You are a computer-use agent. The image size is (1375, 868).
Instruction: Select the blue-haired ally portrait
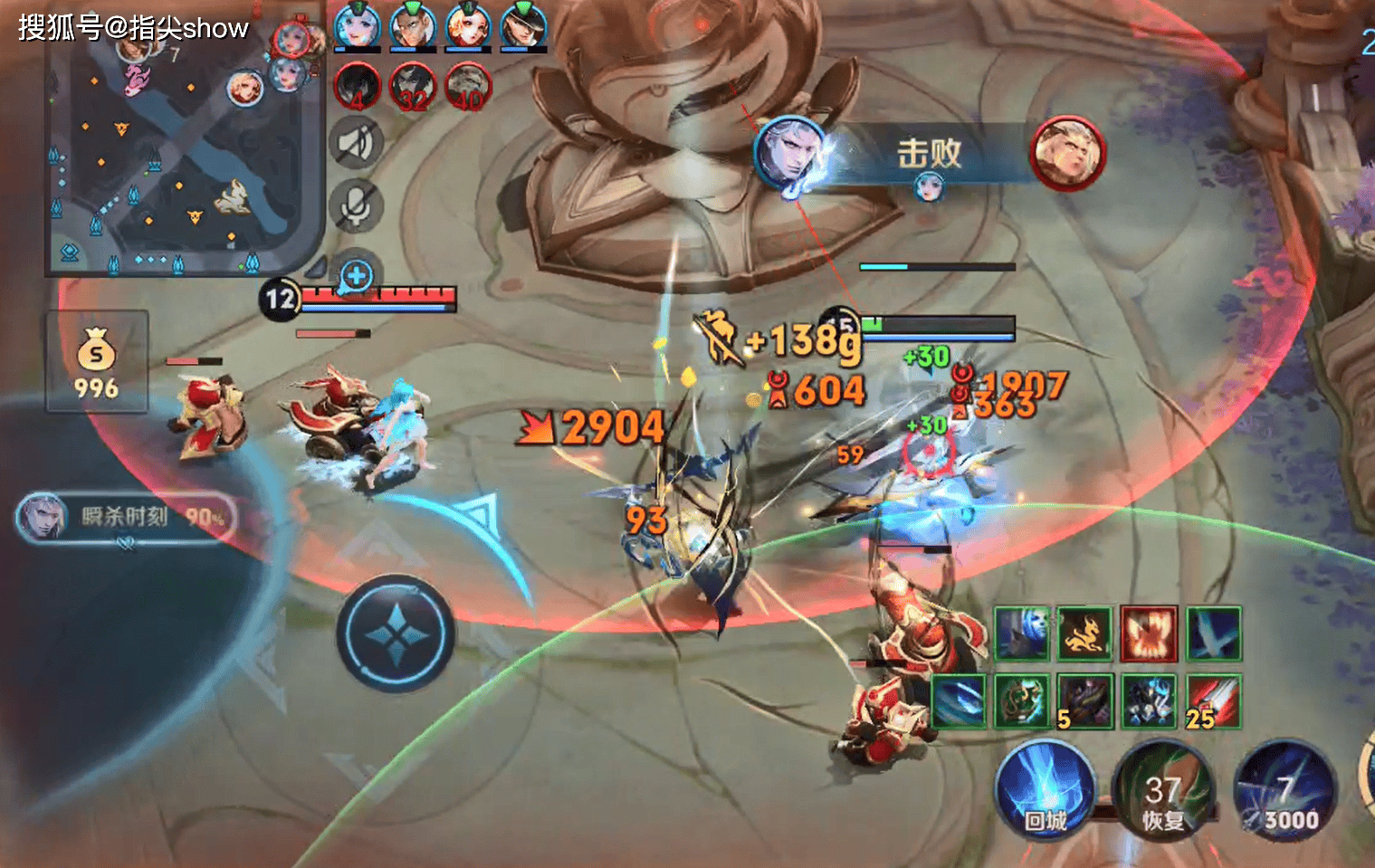(358, 25)
